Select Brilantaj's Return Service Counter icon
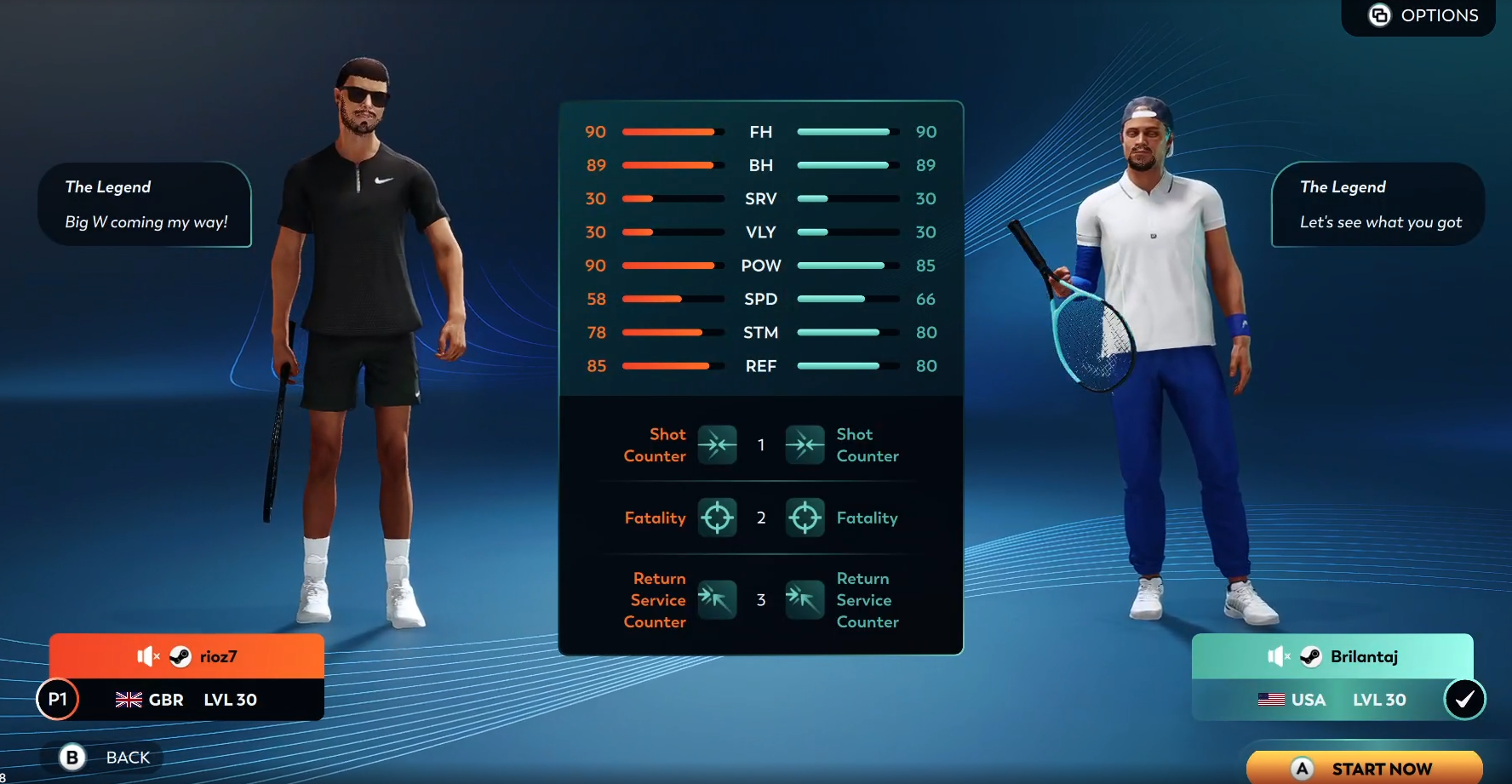The image size is (1512, 784). [x=805, y=599]
